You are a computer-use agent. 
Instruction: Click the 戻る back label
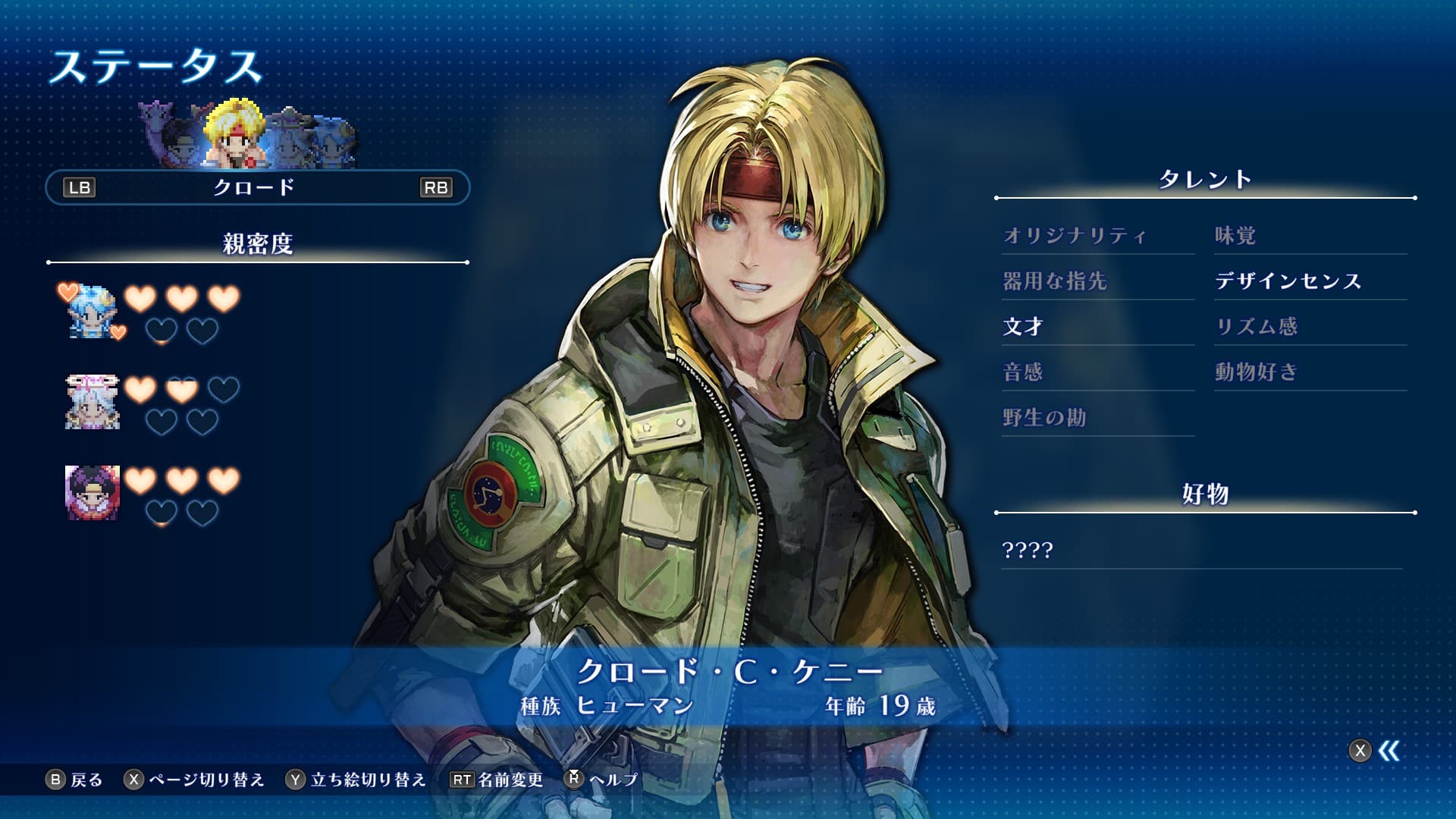click(x=86, y=780)
